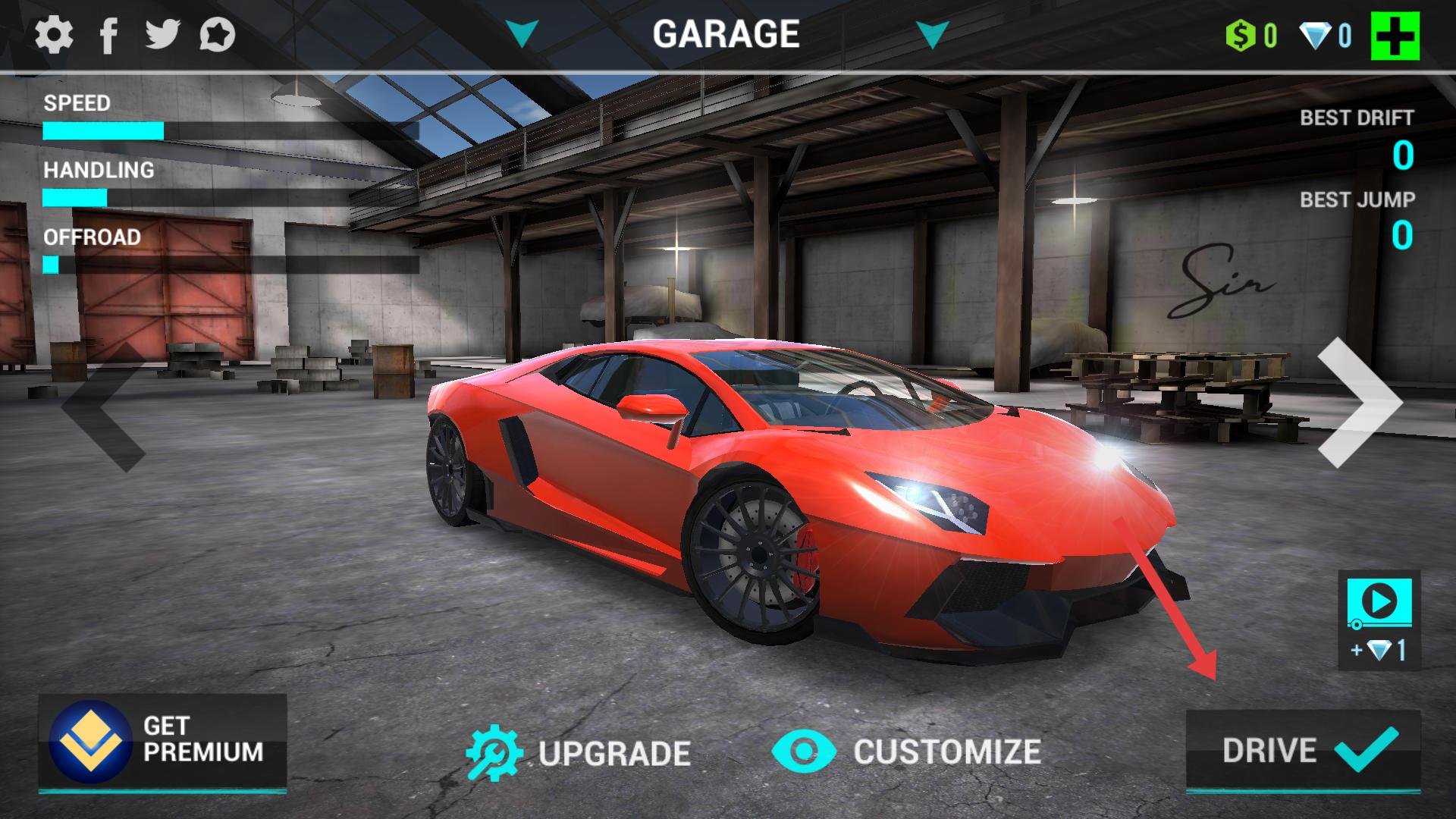
Task: Open the settings gear menu
Action: pos(54,35)
